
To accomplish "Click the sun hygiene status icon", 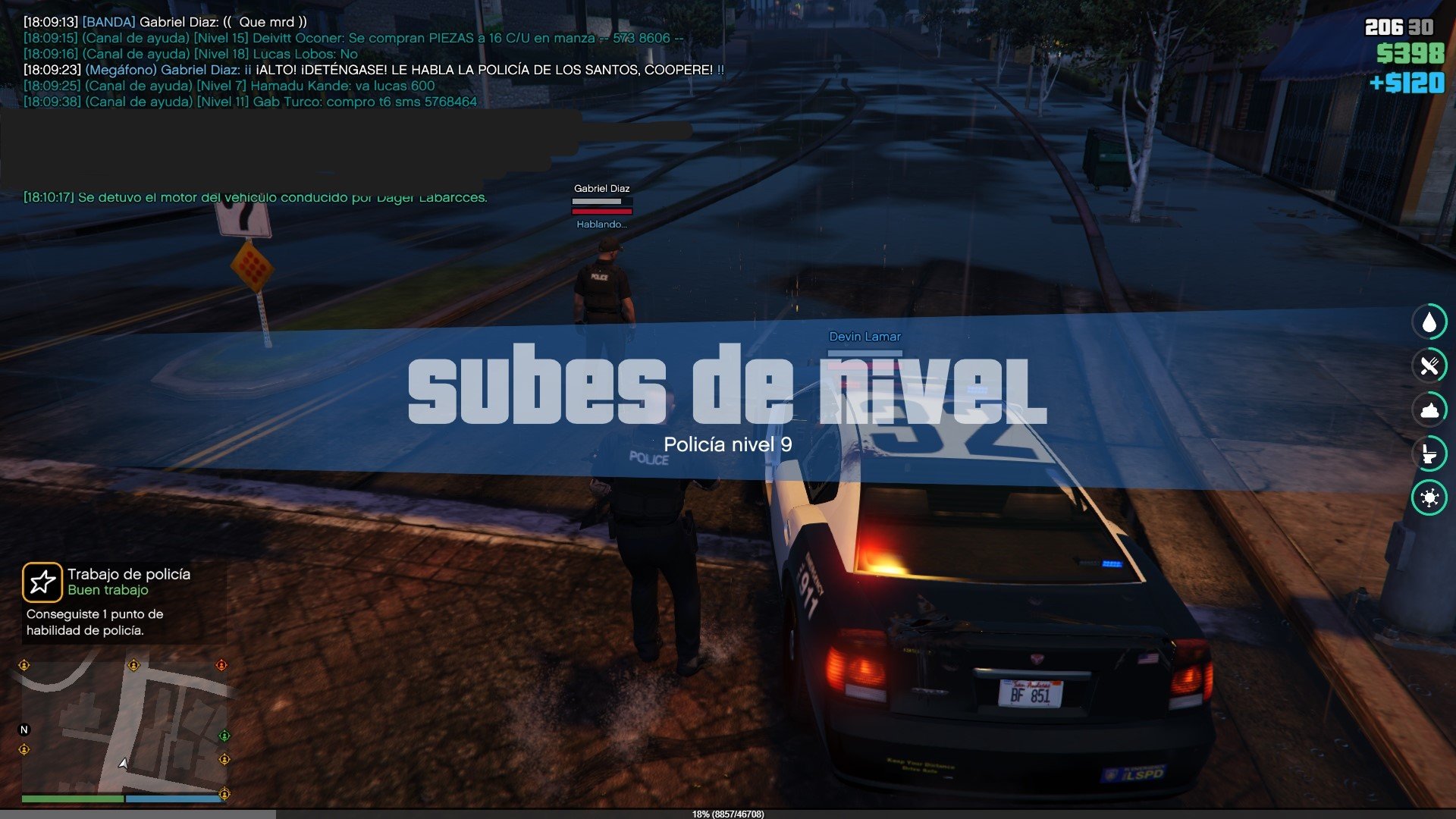I will (x=1429, y=498).
